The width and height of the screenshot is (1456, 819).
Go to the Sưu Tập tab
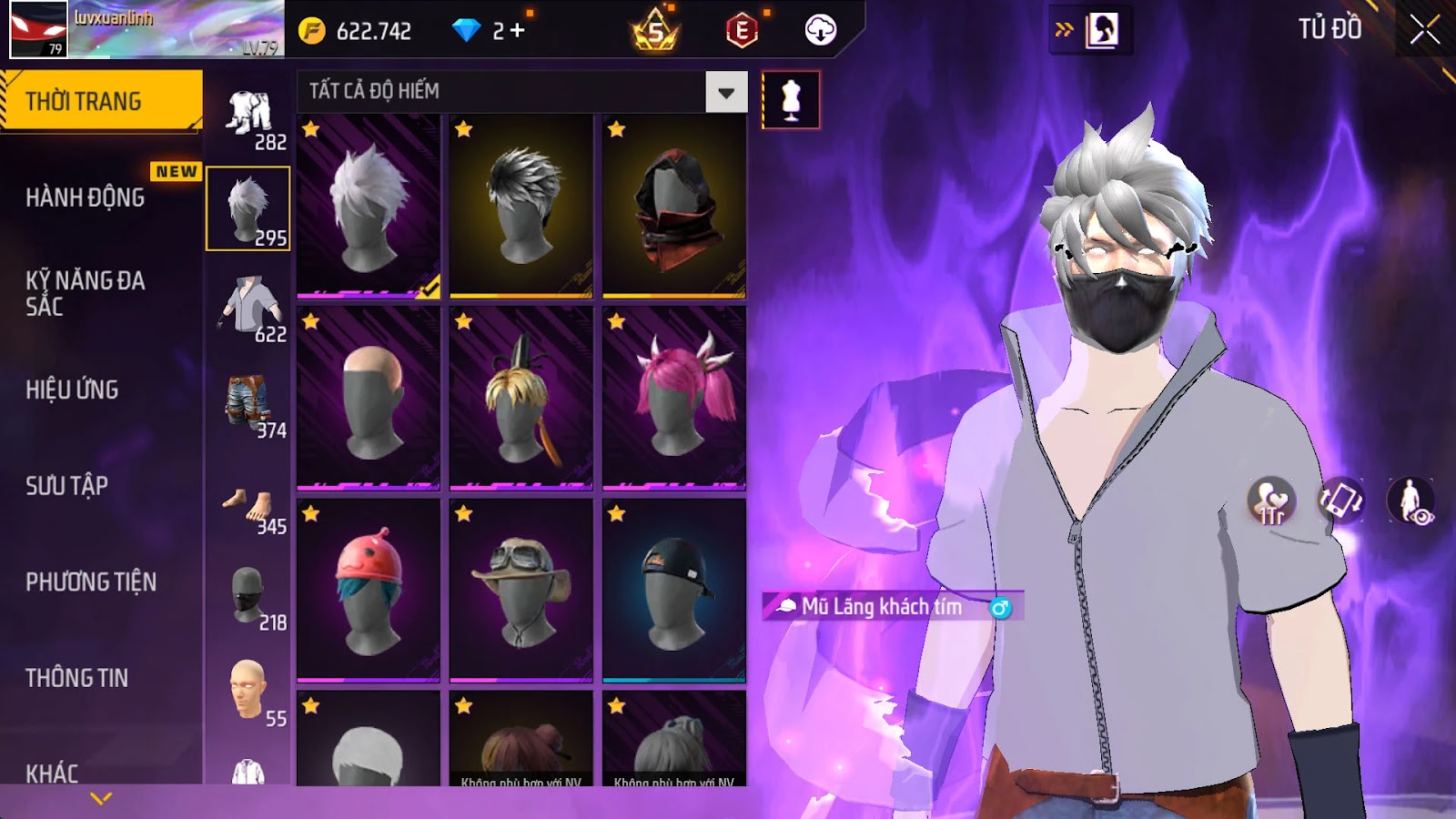pos(66,486)
